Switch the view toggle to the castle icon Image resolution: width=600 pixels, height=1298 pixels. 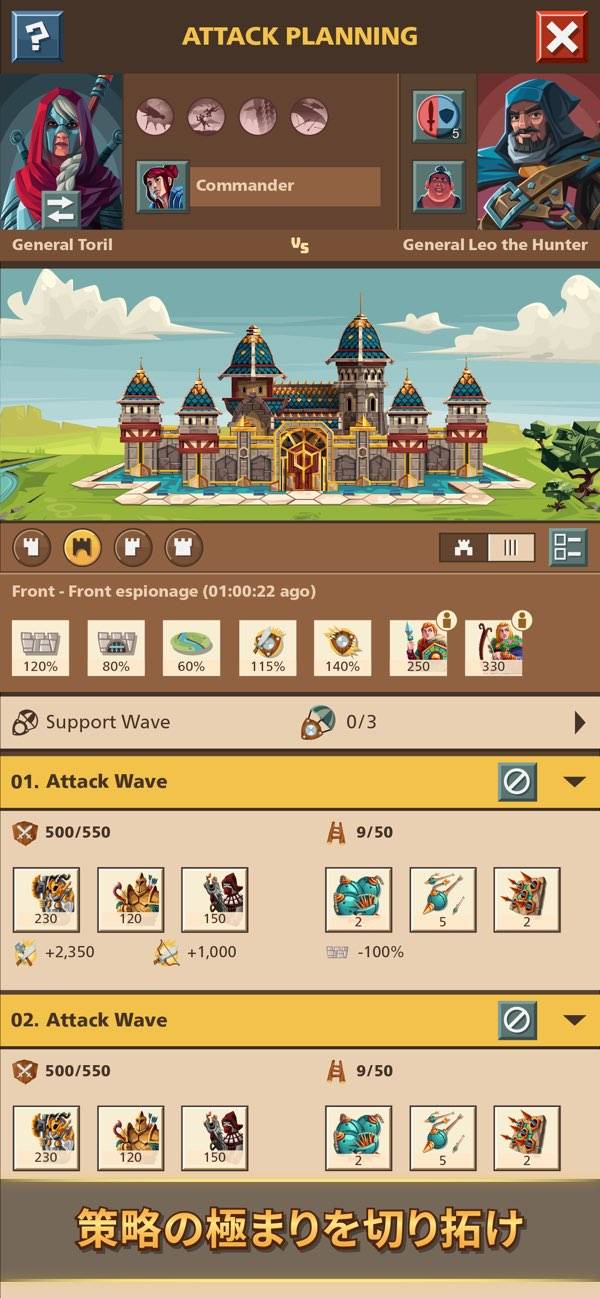click(464, 547)
